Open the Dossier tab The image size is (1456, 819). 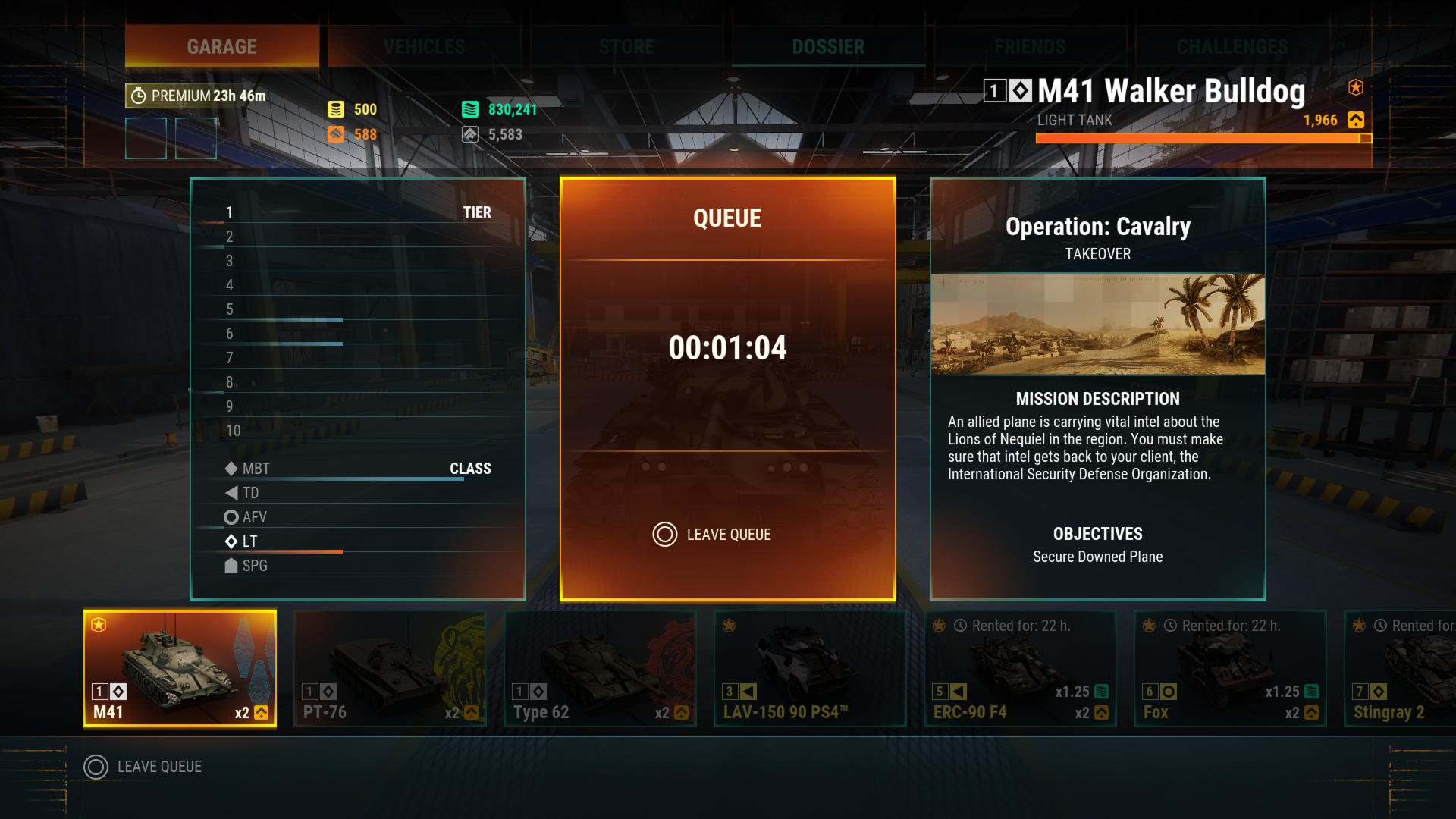point(827,46)
